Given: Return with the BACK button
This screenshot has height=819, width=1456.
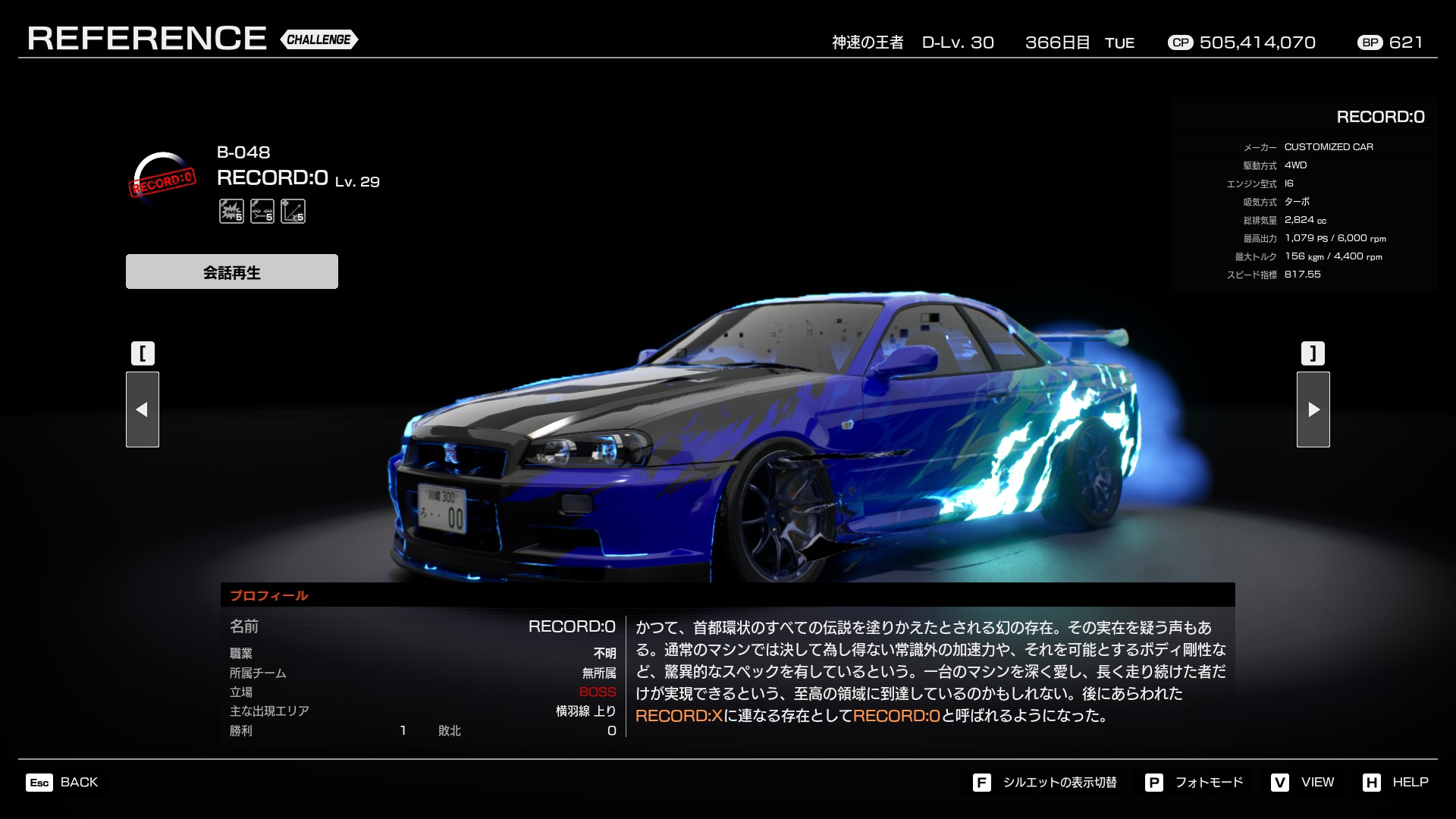Looking at the screenshot, I should pos(63,782).
